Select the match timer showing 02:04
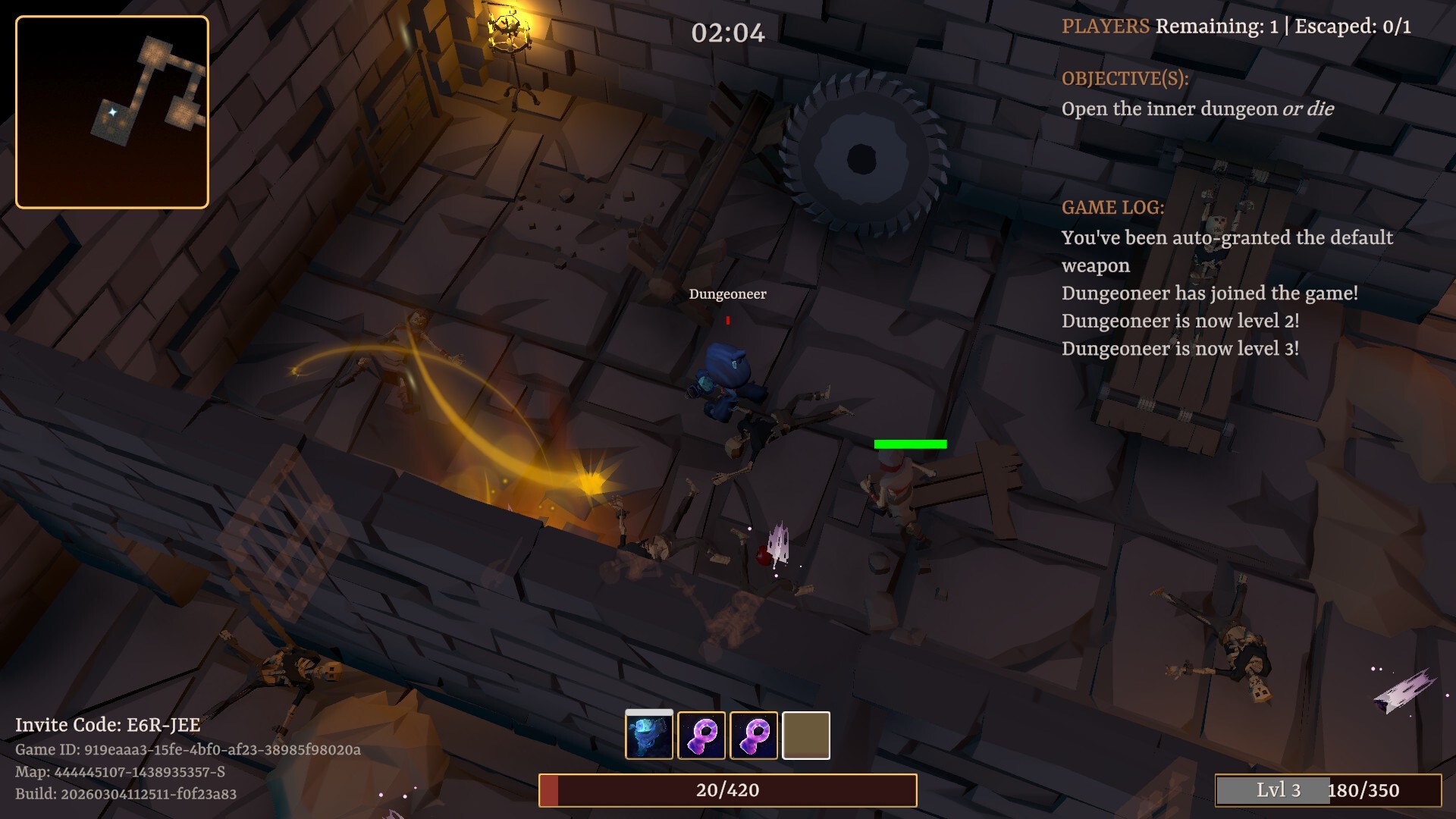Image resolution: width=1456 pixels, height=819 pixels. click(x=727, y=33)
